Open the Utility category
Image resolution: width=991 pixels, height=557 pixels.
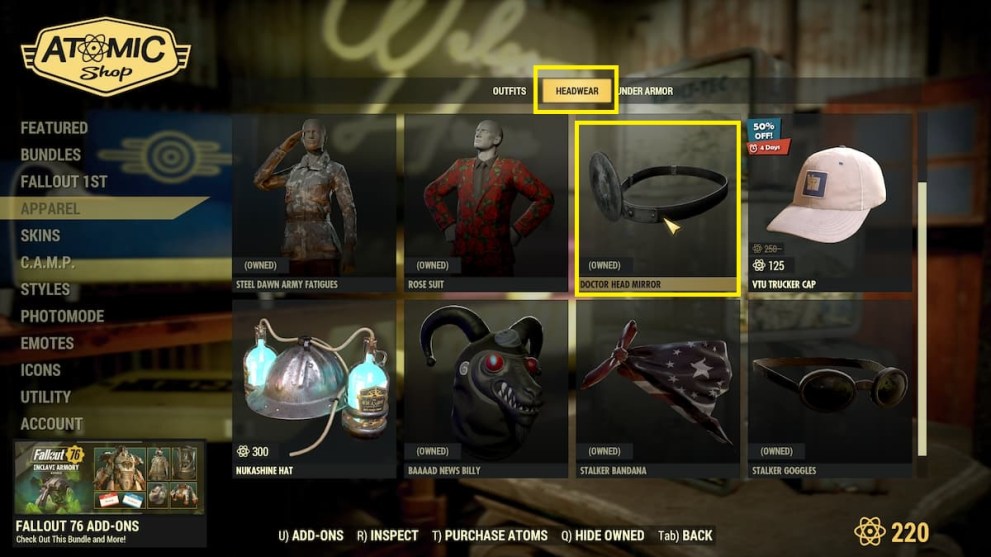pos(46,397)
